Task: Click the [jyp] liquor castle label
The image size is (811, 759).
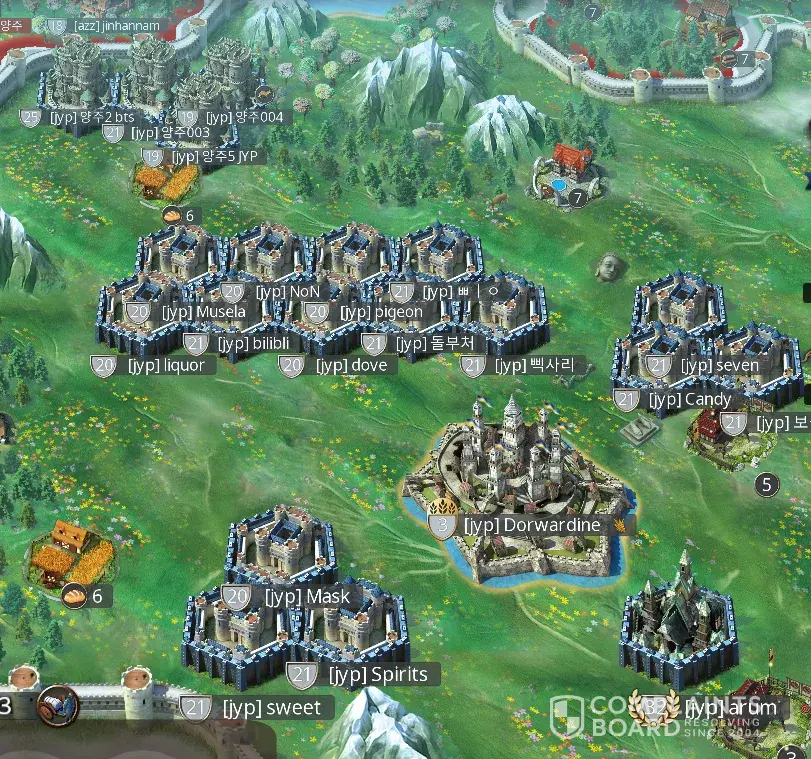Action: (165, 365)
